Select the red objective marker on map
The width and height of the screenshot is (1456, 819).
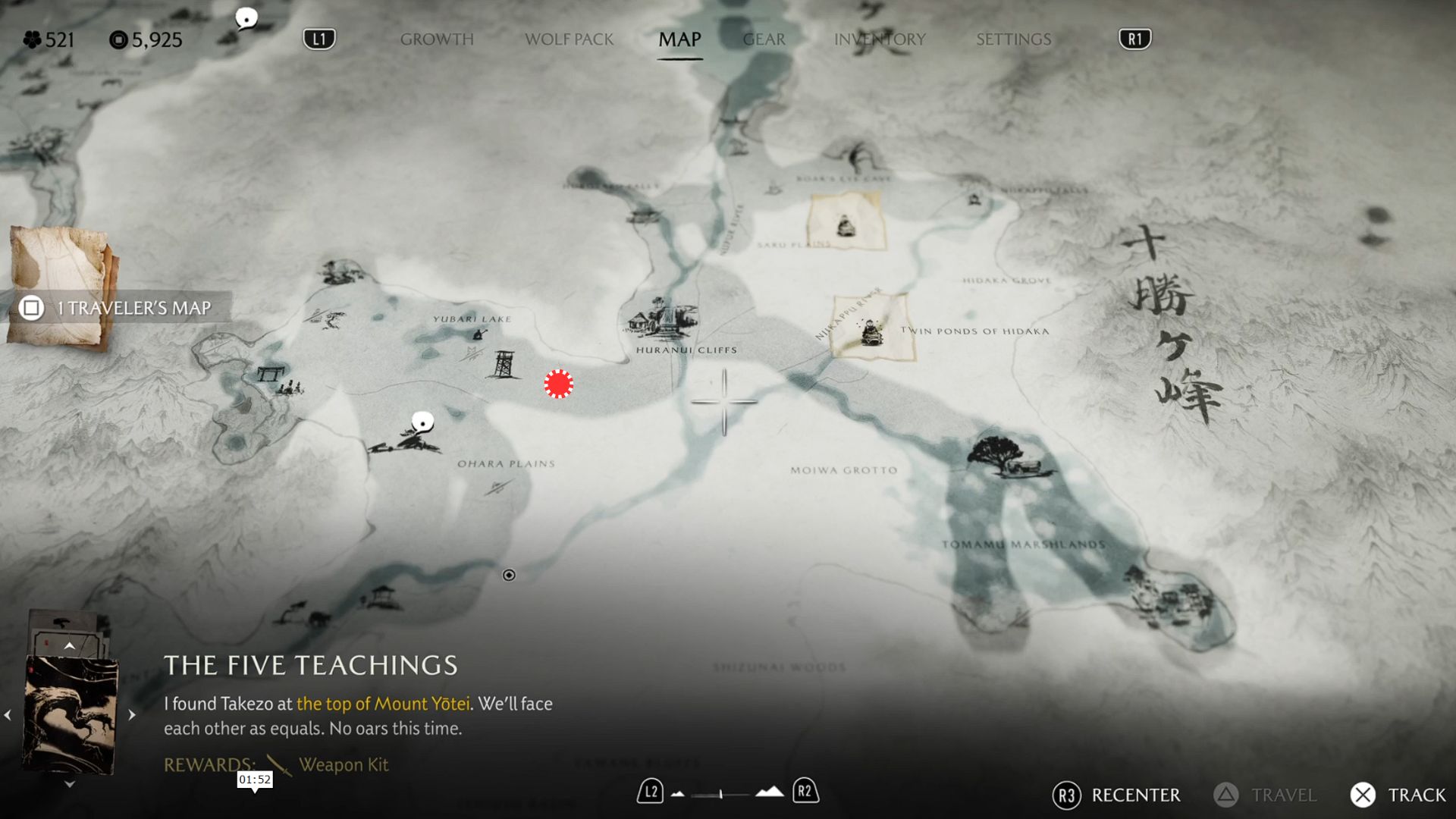click(x=559, y=384)
